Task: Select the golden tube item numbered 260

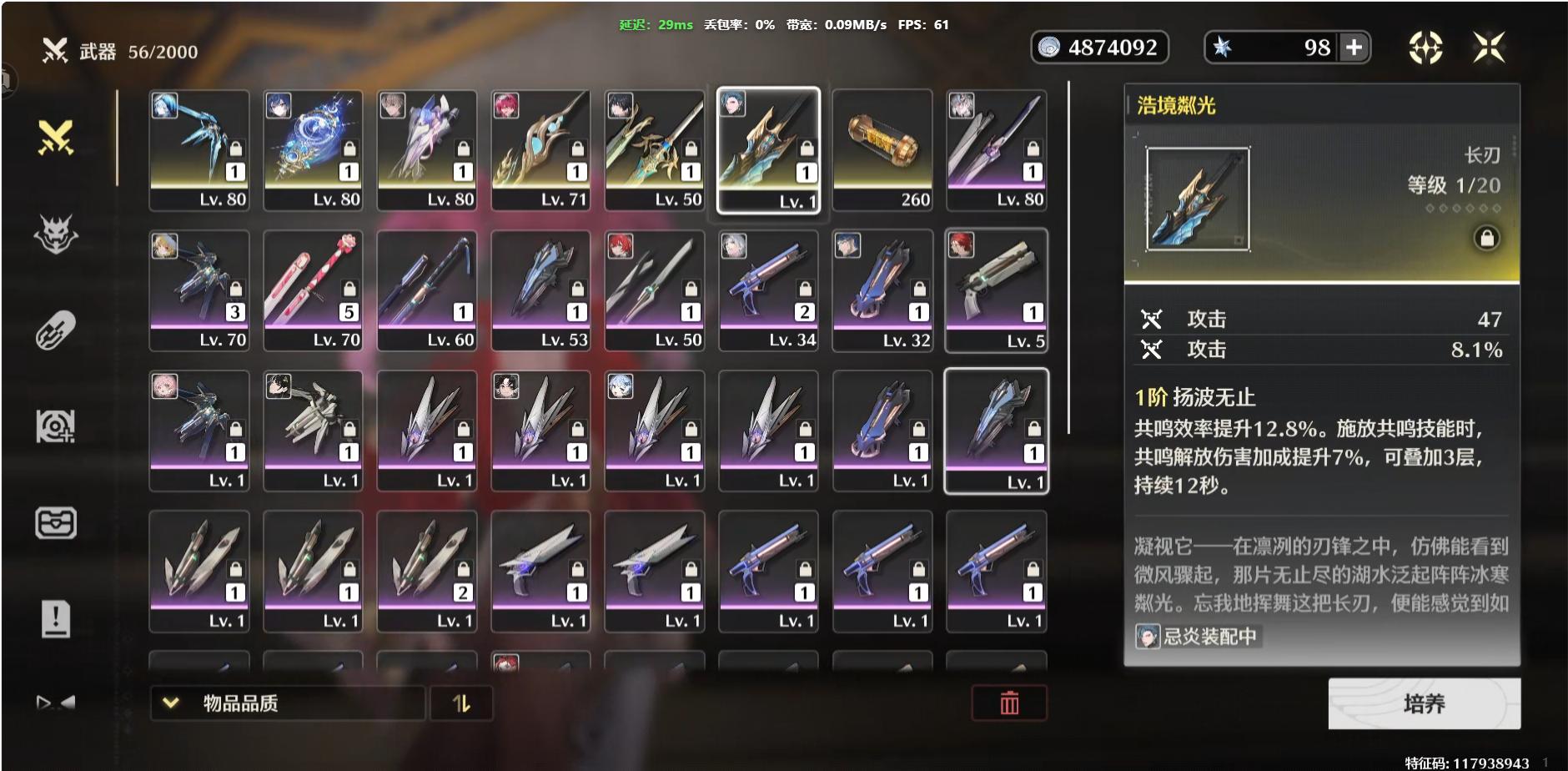Action: (x=882, y=150)
